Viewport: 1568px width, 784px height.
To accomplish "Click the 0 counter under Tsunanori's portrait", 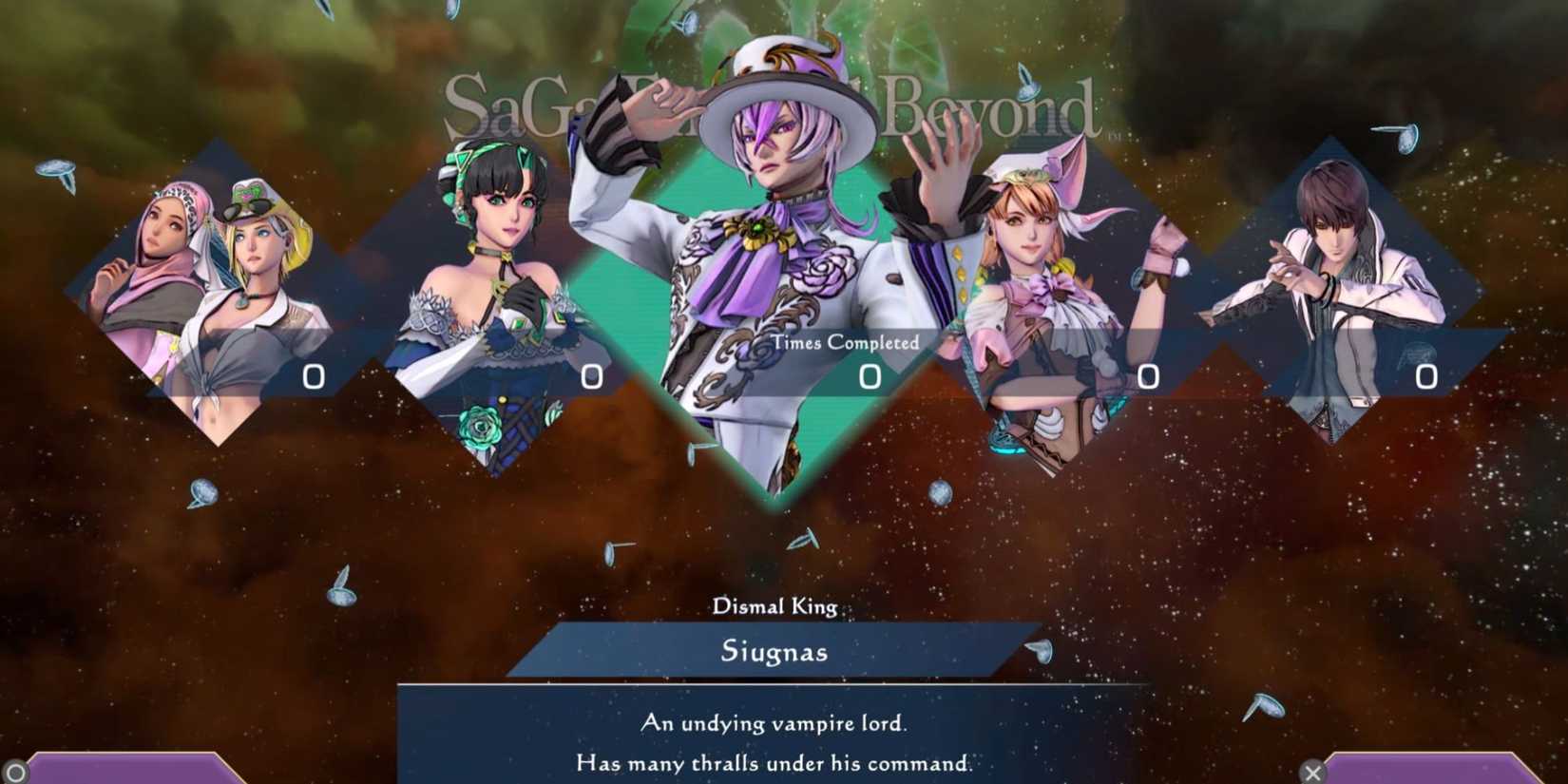I will click(1422, 374).
